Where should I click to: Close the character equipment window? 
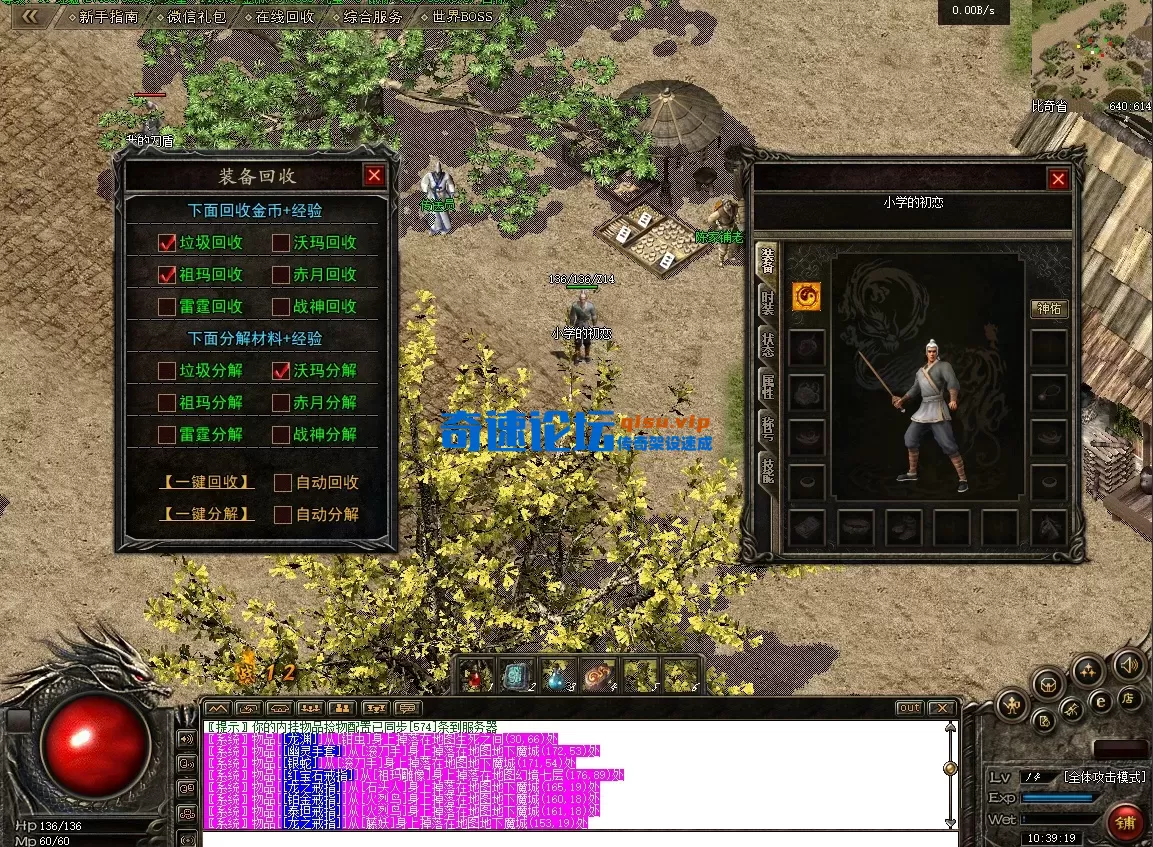[1058, 179]
